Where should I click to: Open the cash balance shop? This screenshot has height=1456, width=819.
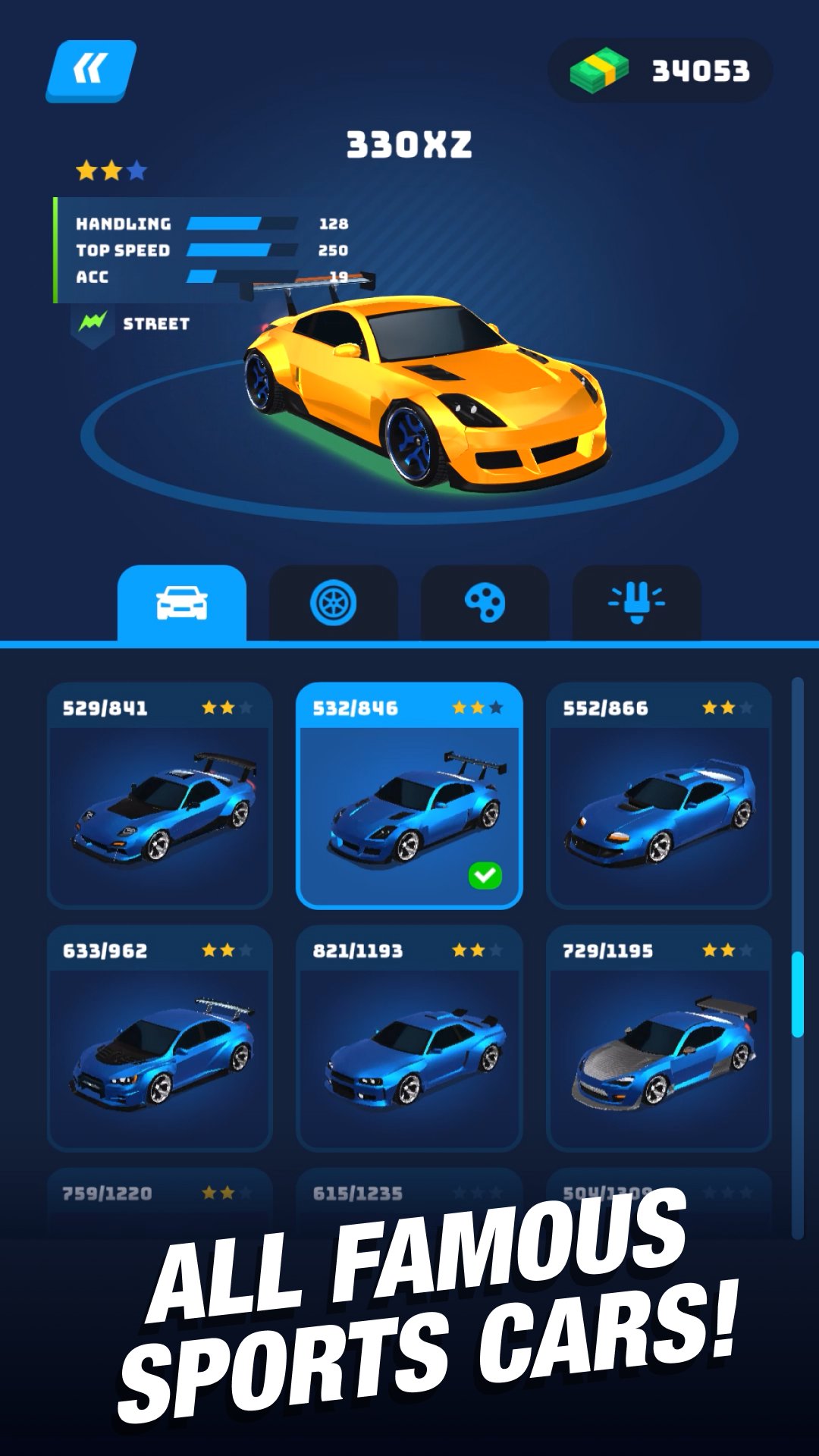pyautogui.click(x=660, y=71)
